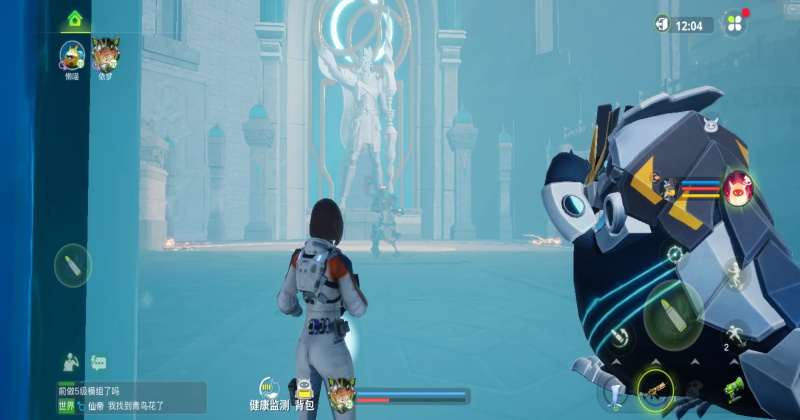Open the emote gesture menu
800x420 pixels.
[71, 360]
